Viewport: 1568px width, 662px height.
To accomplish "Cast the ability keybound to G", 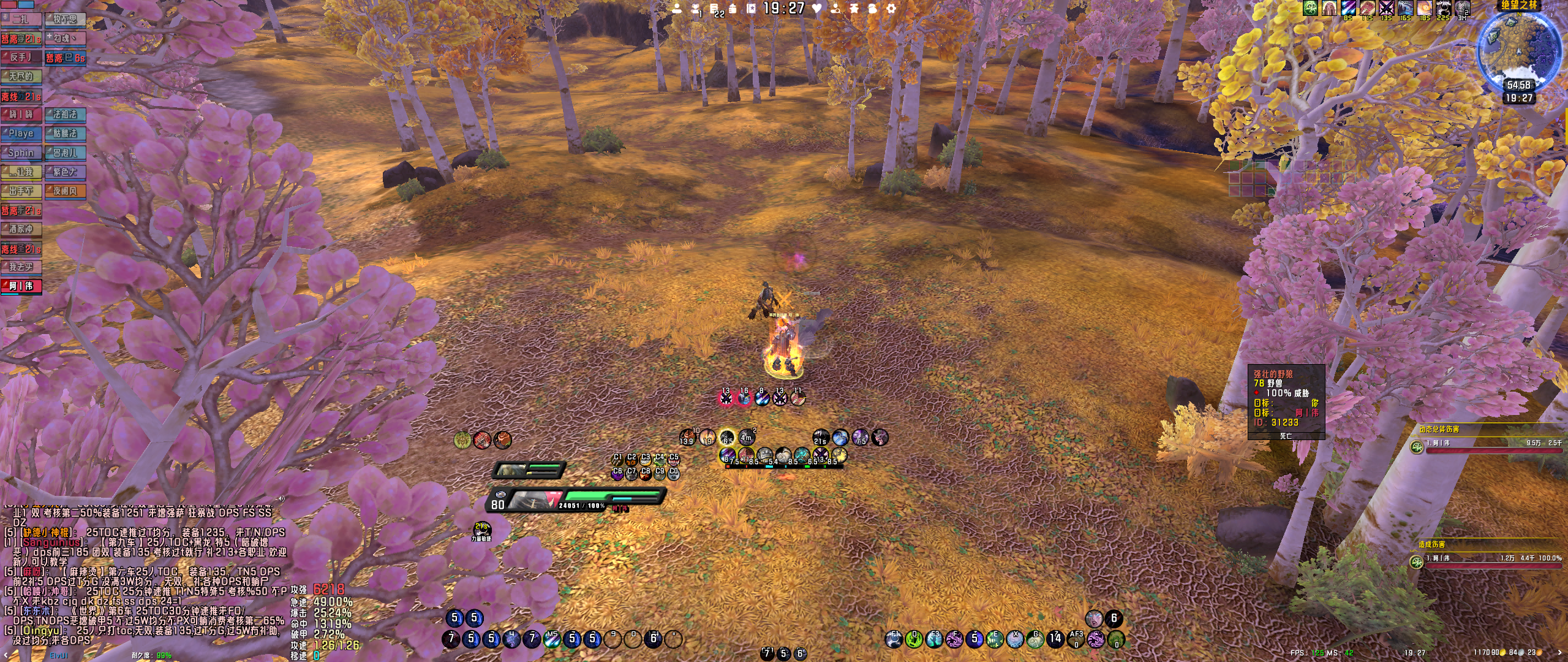I will point(1035,639).
